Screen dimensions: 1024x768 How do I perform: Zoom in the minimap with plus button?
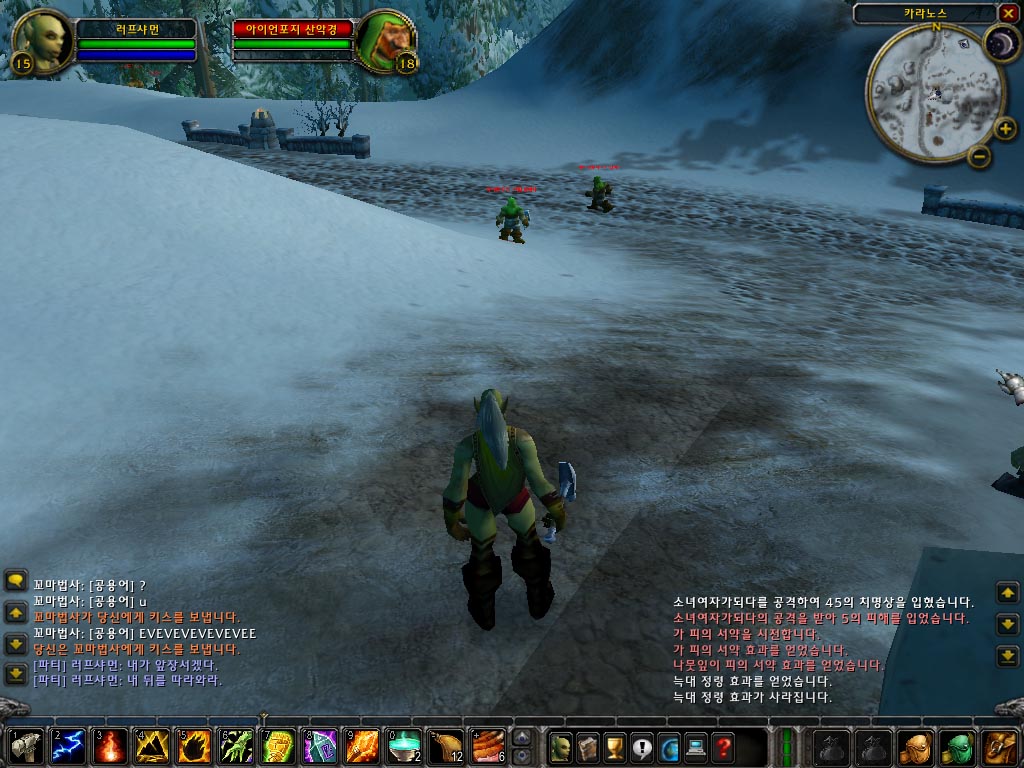[1006, 129]
